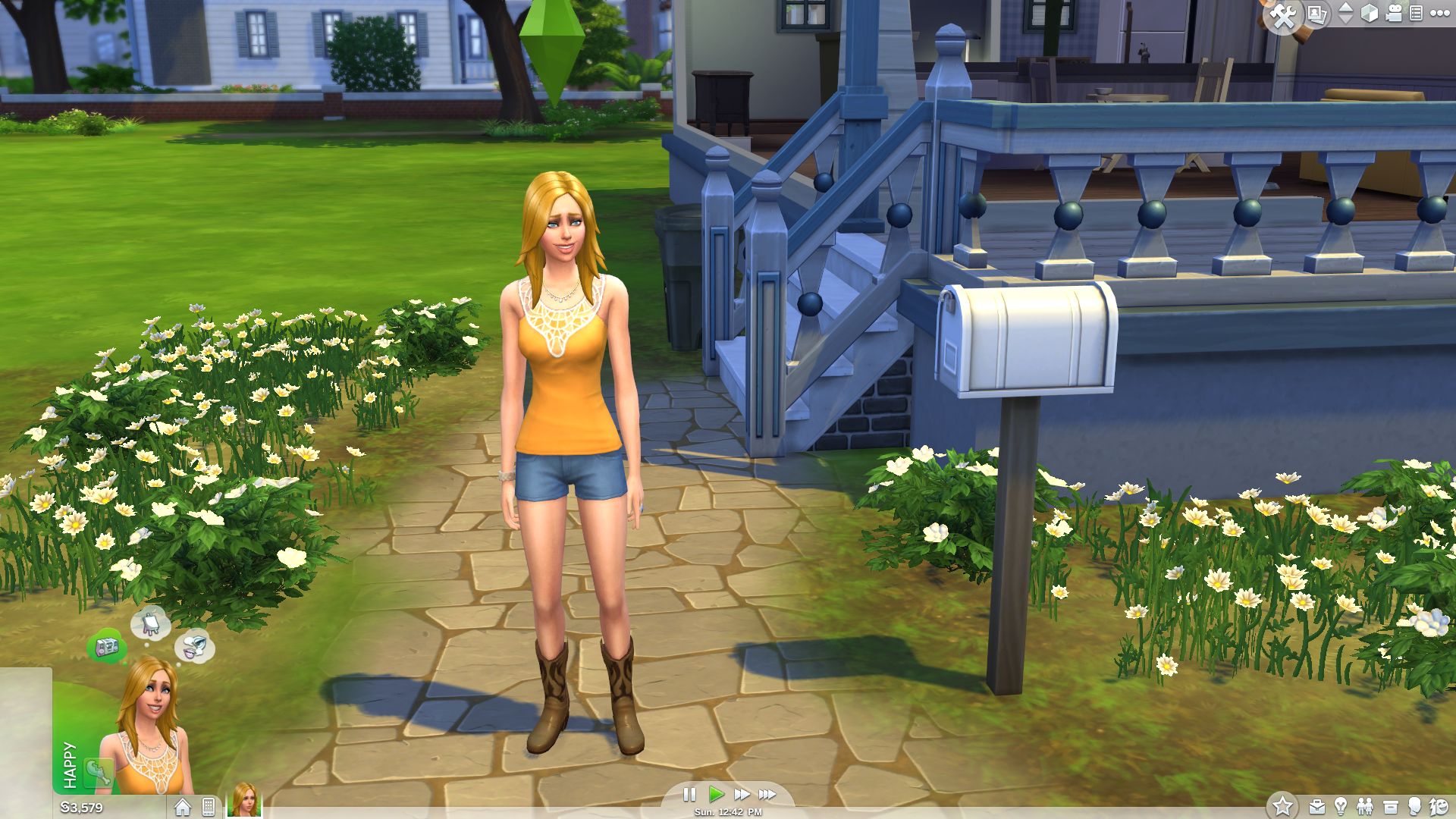
Task: Activate the video camera controls icon
Action: pyautogui.click(x=1394, y=14)
